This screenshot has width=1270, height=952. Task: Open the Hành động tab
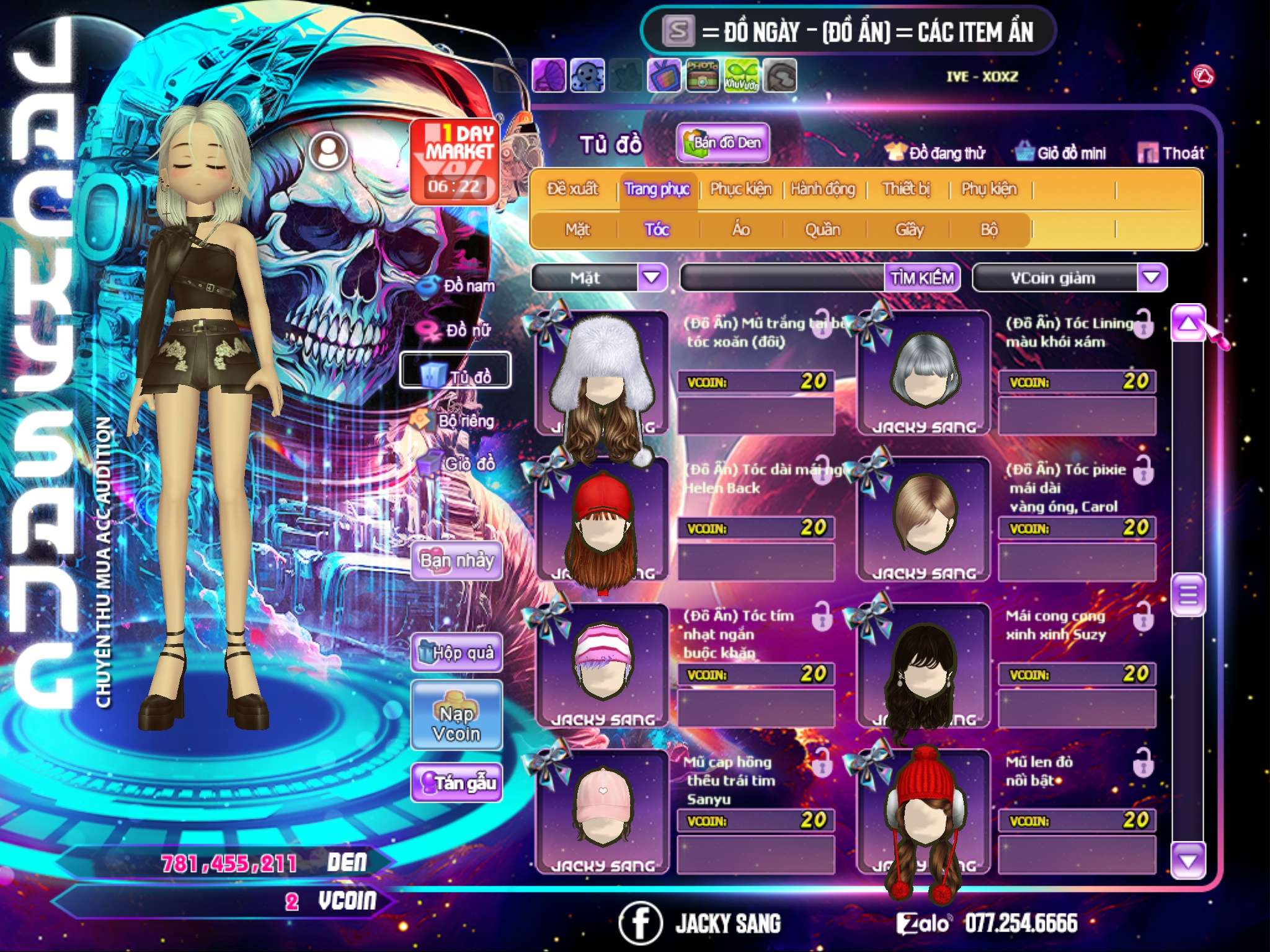tap(823, 189)
